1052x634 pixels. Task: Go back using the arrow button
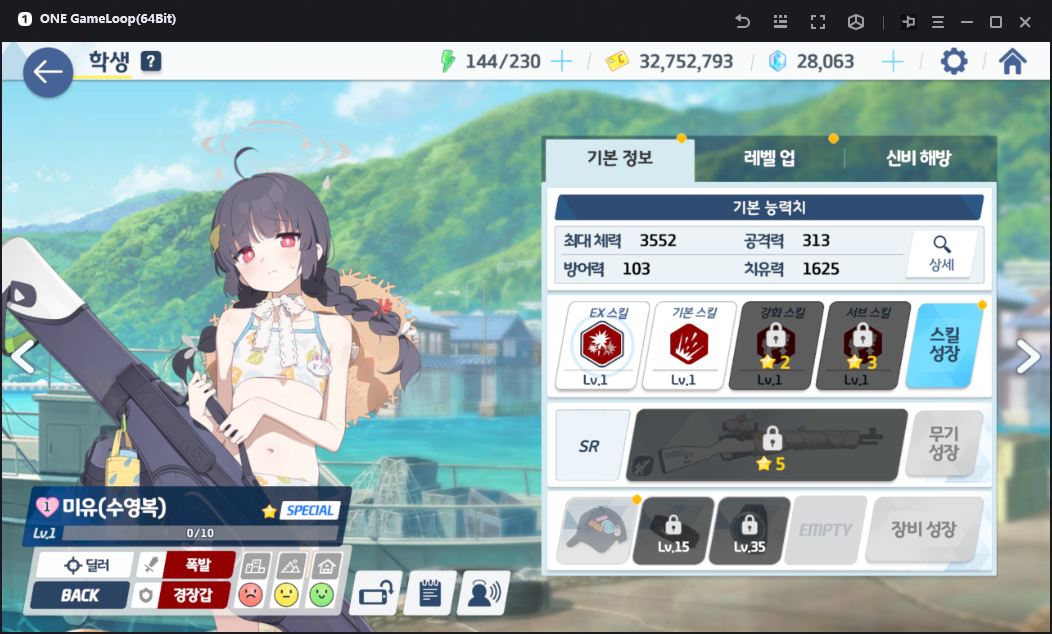48,72
